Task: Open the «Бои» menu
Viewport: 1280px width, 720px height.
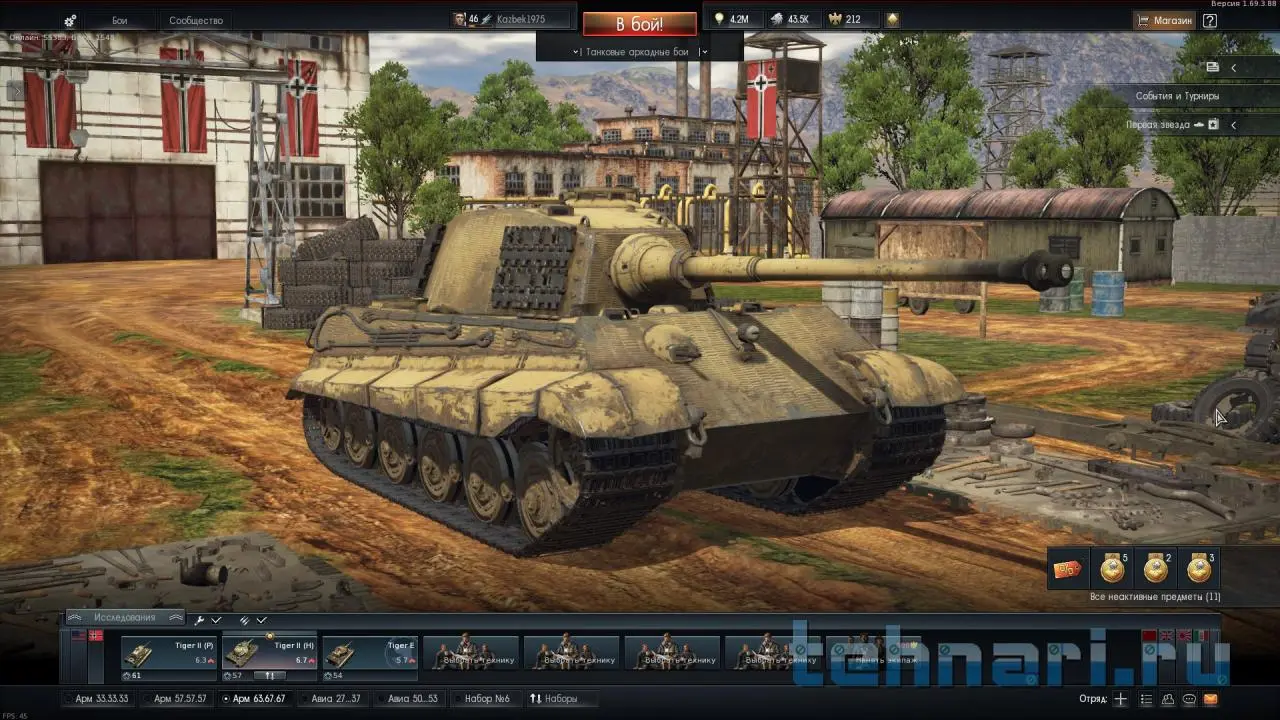Action: click(119, 20)
